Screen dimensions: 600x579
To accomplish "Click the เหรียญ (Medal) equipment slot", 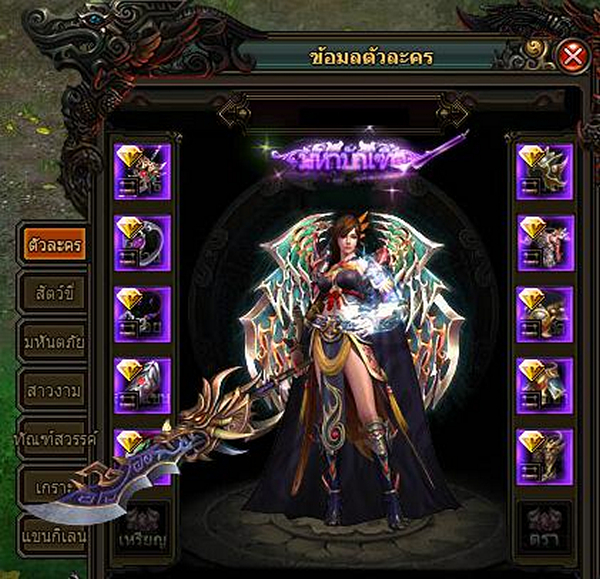I will click(x=143, y=528).
